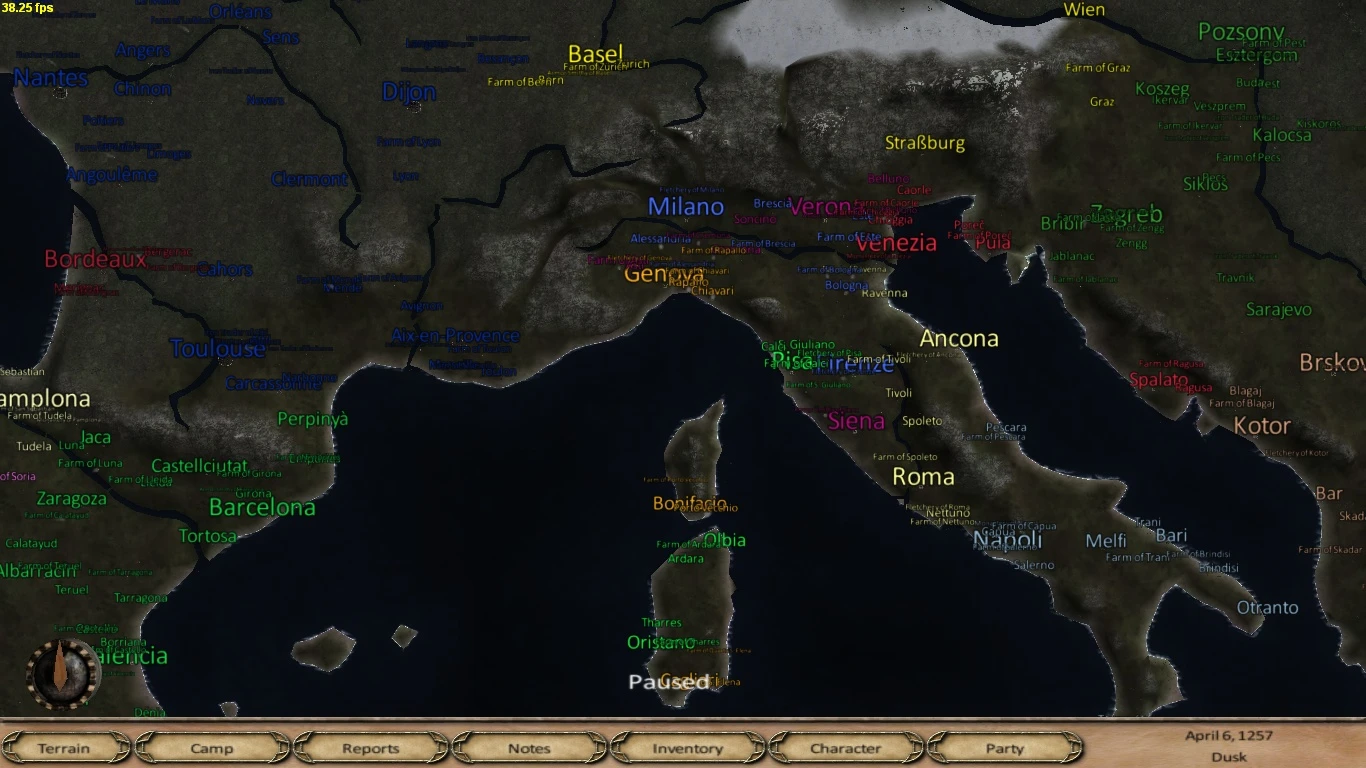The width and height of the screenshot is (1366, 768).
Task: Open the Camp menu button
Action: 212,748
